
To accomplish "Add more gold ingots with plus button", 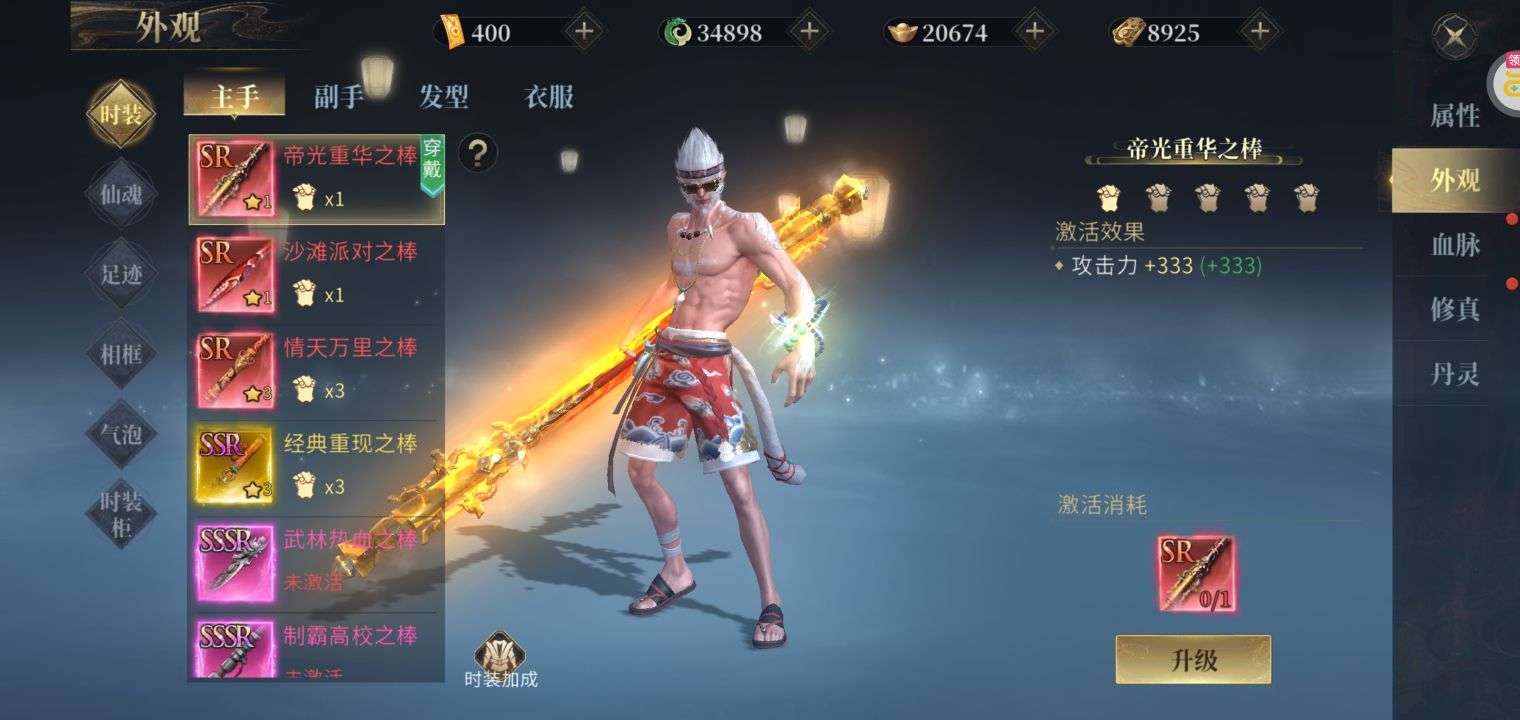I will coord(1035,32).
